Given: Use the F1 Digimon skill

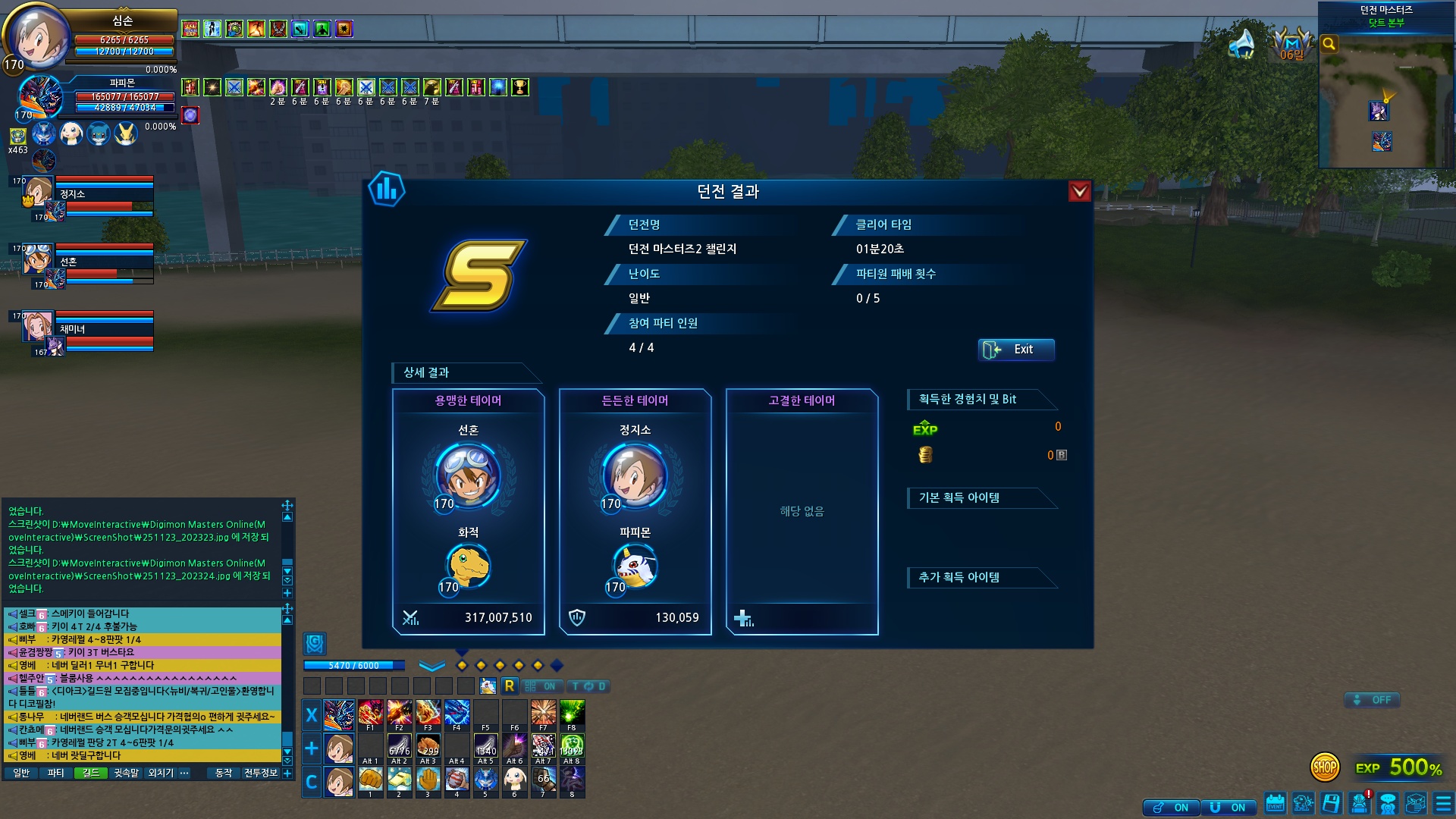Looking at the screenshot, I should tap(370, 714).
